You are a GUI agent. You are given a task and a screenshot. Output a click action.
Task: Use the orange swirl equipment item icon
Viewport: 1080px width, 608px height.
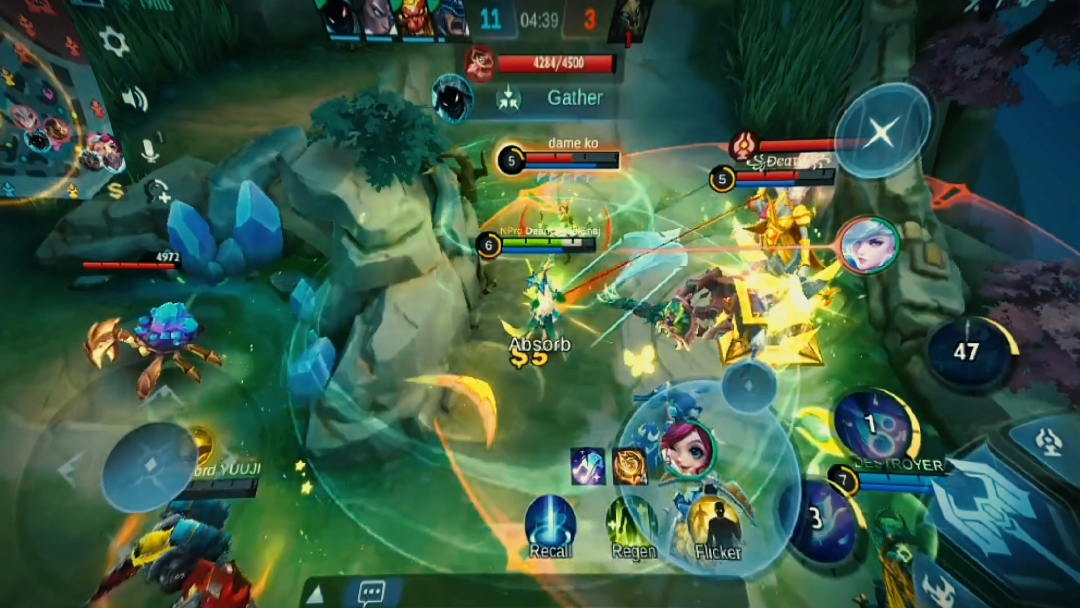pyautogui.click(x=630, y=466)
